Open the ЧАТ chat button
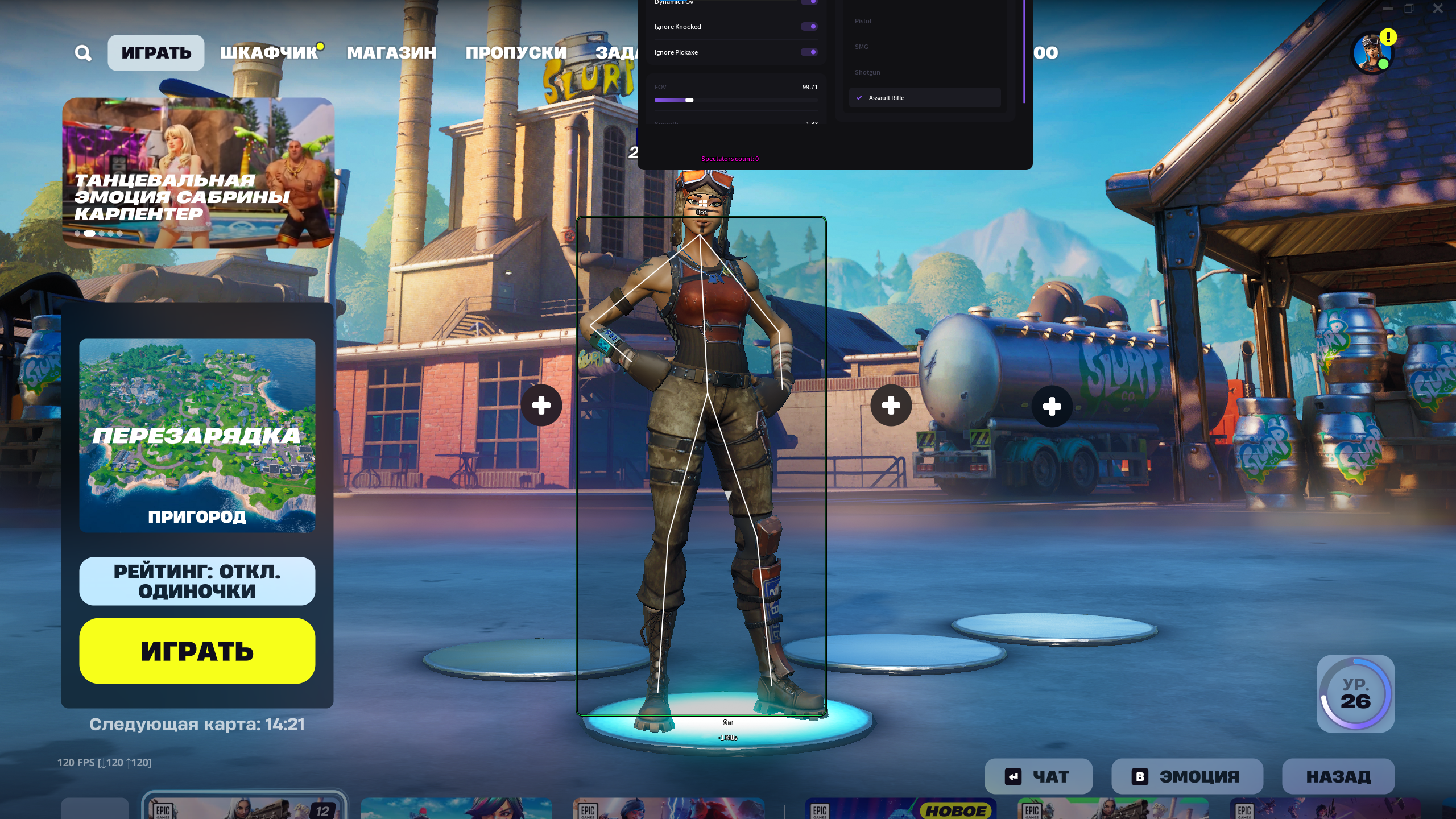 tap(1038, 776)
